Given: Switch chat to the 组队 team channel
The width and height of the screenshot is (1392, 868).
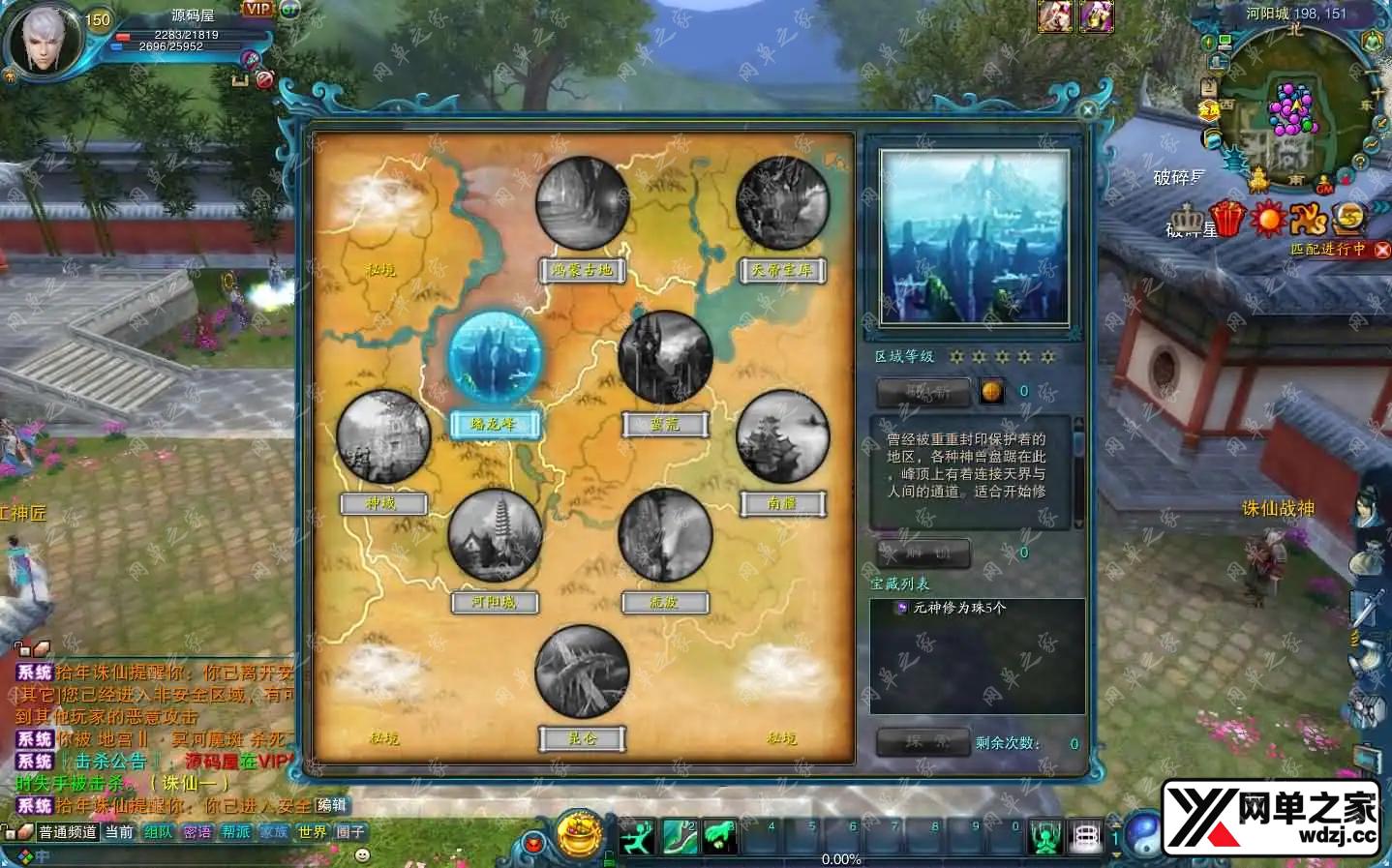Looking at the screenshot, I should pos(158,832).
